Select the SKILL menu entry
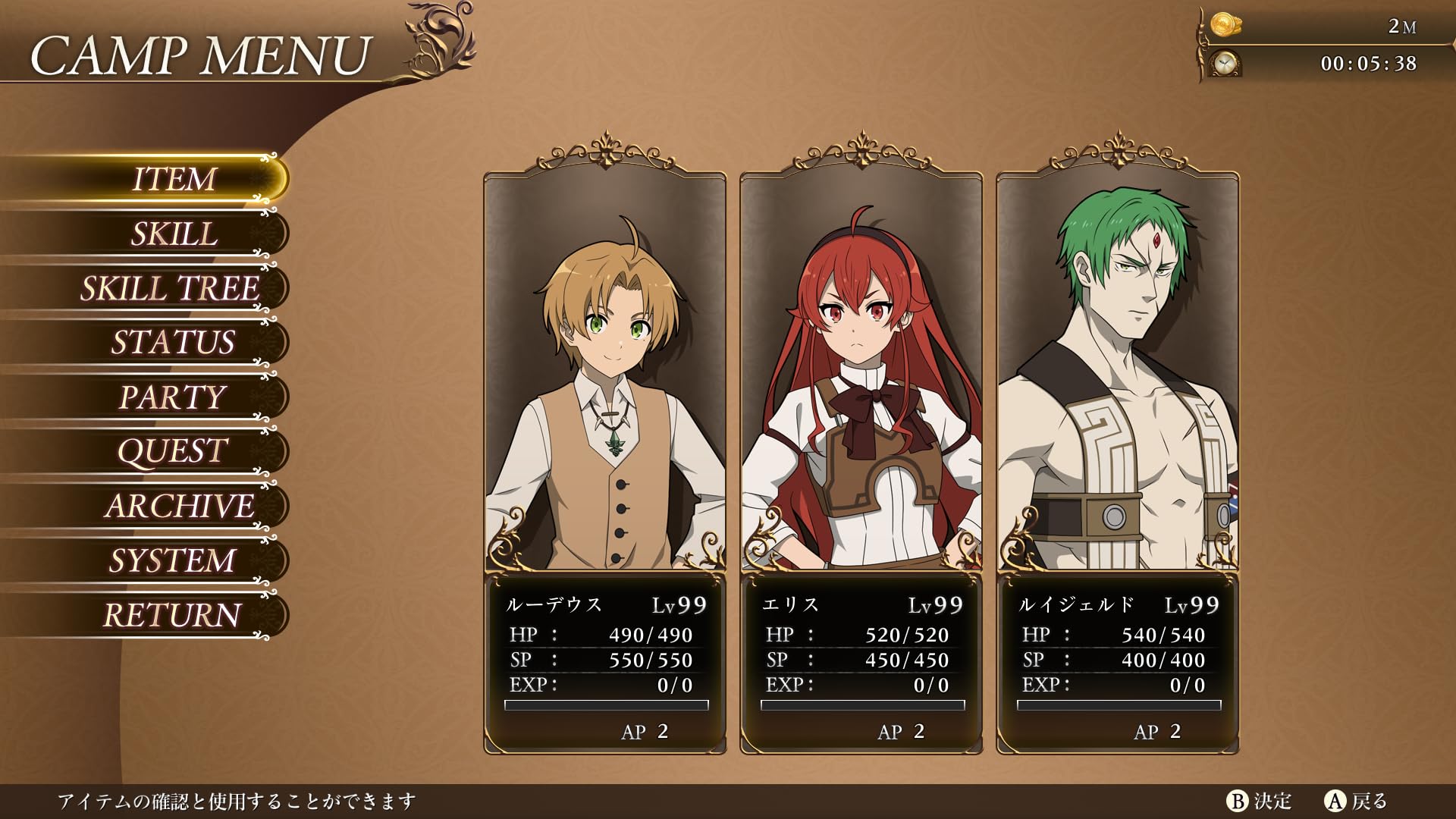This screenshot has width=1456, height=819. 174,234
